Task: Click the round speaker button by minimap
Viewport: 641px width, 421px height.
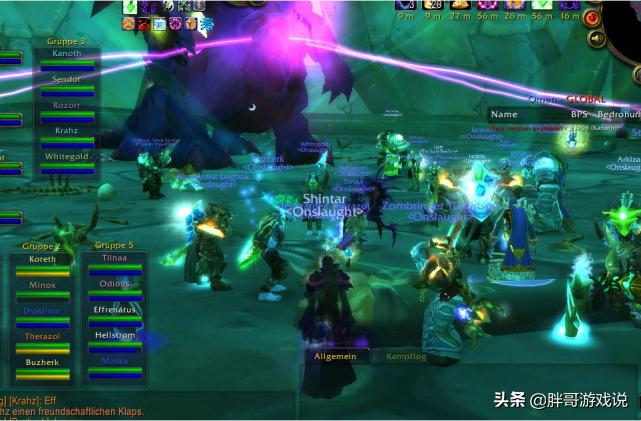Action: pyautogui.click(x=598, y=38)
